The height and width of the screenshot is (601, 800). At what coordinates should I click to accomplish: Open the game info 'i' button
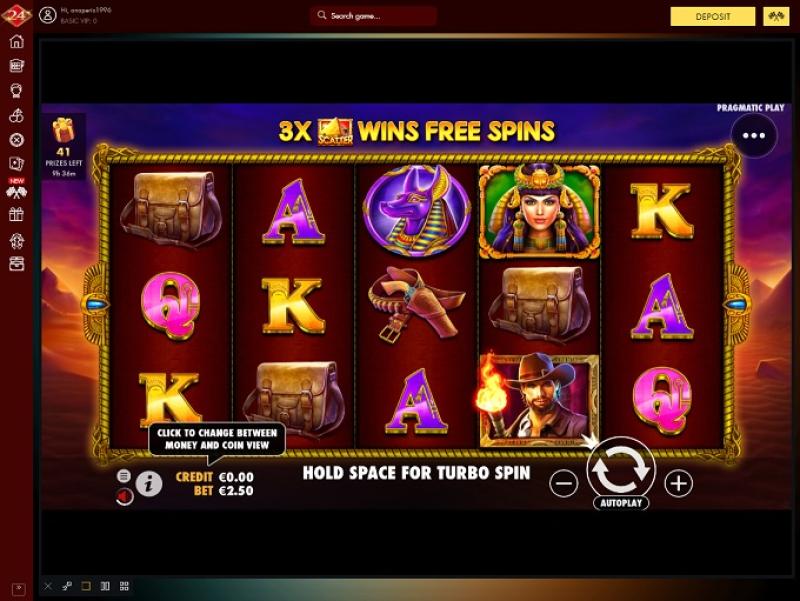(149, 484)
